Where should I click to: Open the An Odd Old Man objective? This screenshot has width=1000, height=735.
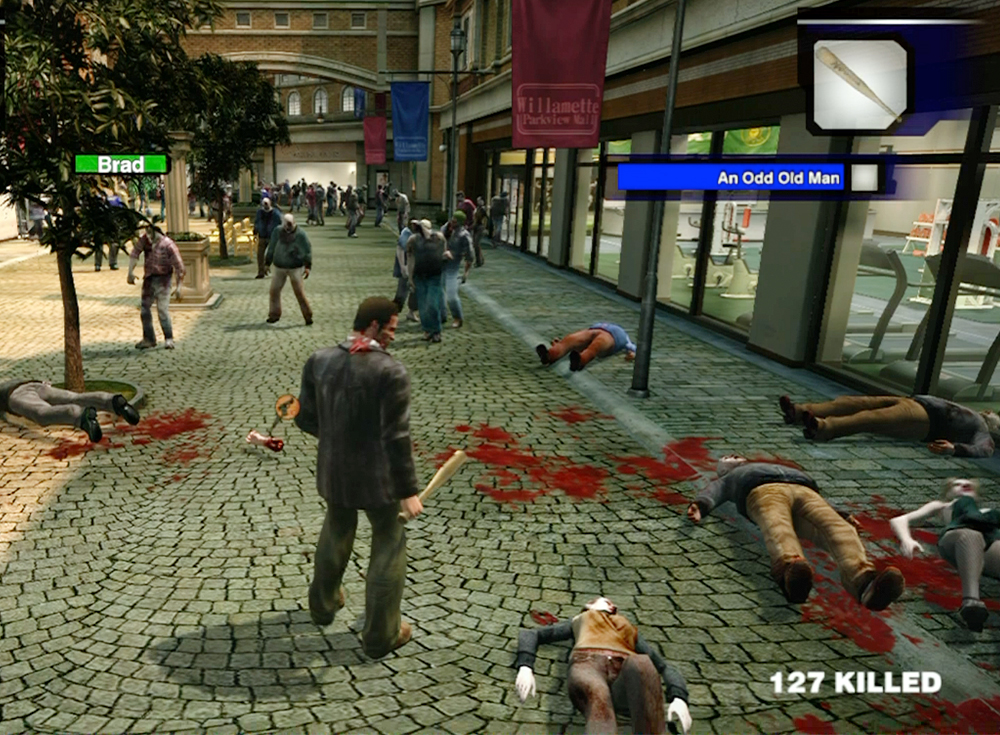tap(733, 178)
